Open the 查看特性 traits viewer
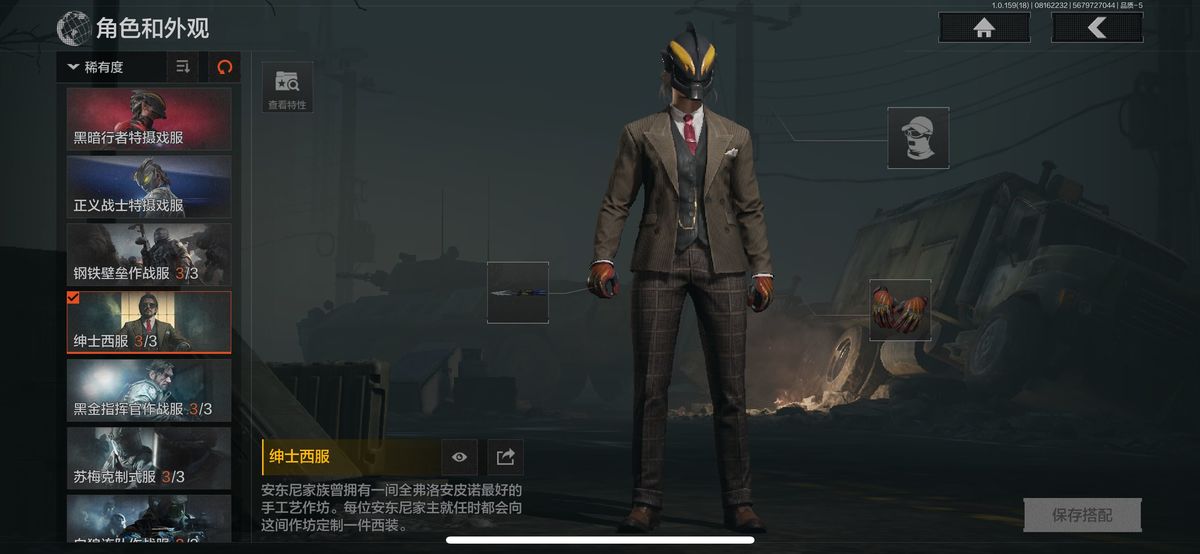The width and height of the screenshot is (1200, 554). click(286, 87)
